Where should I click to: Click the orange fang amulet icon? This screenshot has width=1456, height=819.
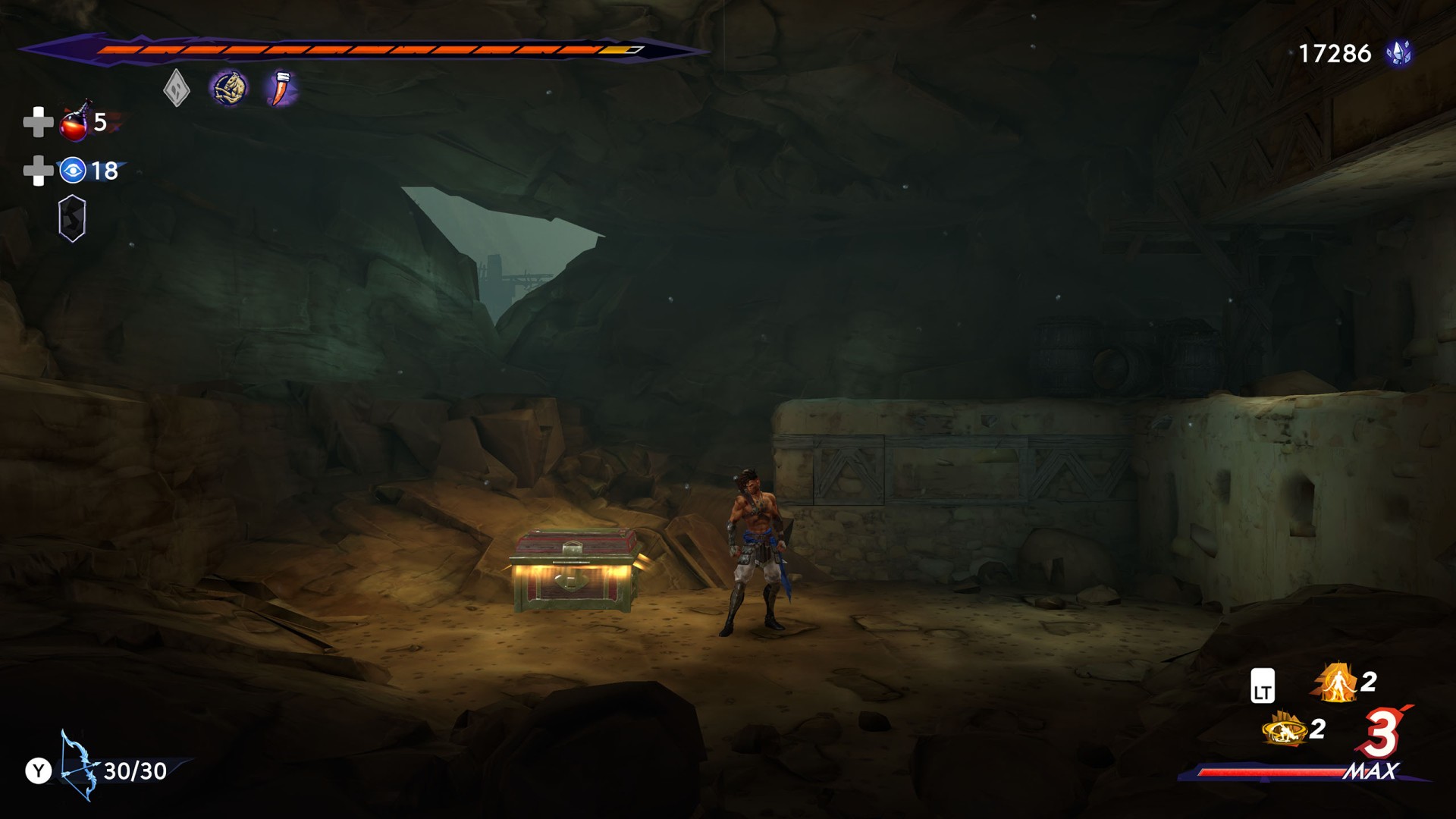tap(281, 89)
